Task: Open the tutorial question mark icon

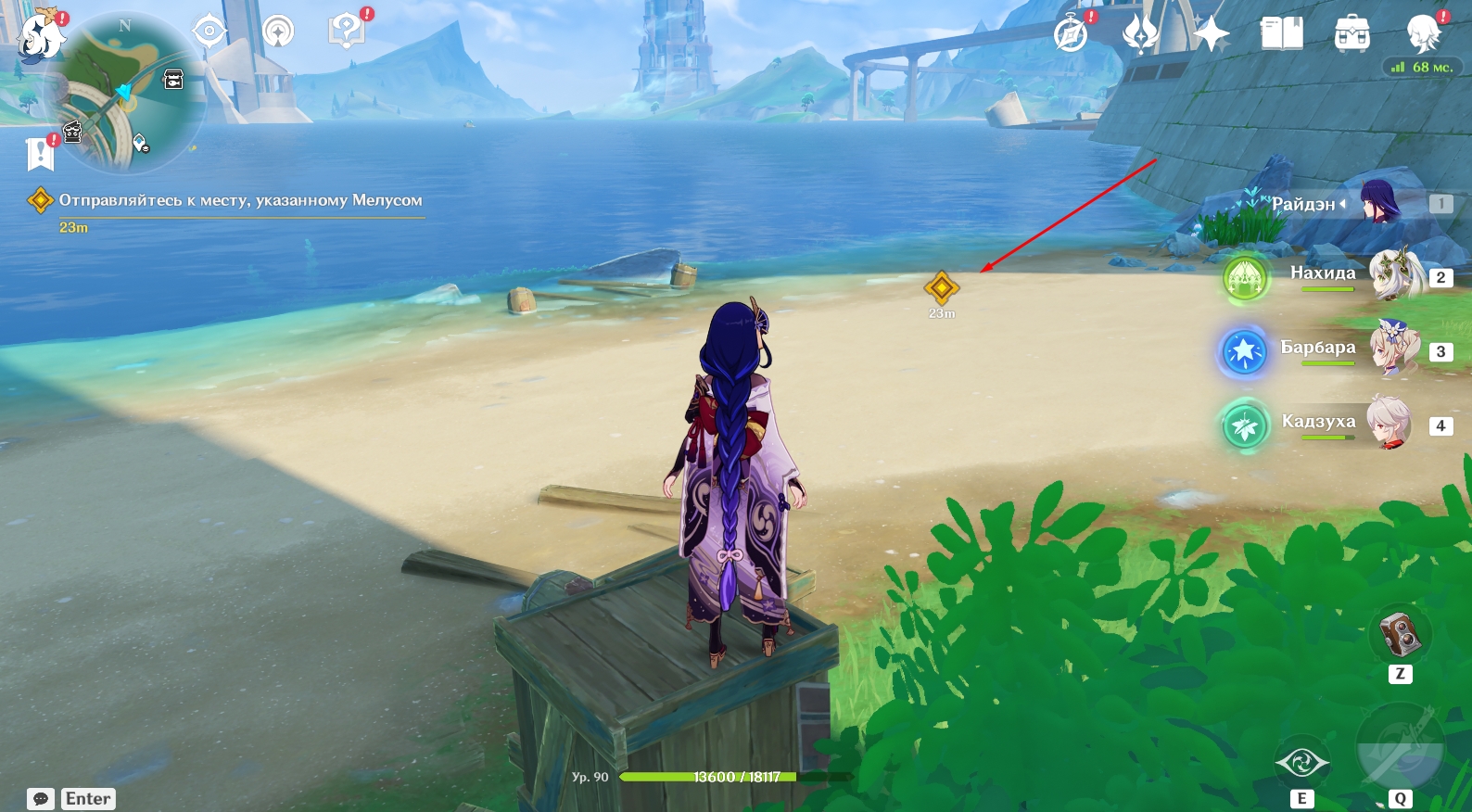Action: click(x=347, y=32)
